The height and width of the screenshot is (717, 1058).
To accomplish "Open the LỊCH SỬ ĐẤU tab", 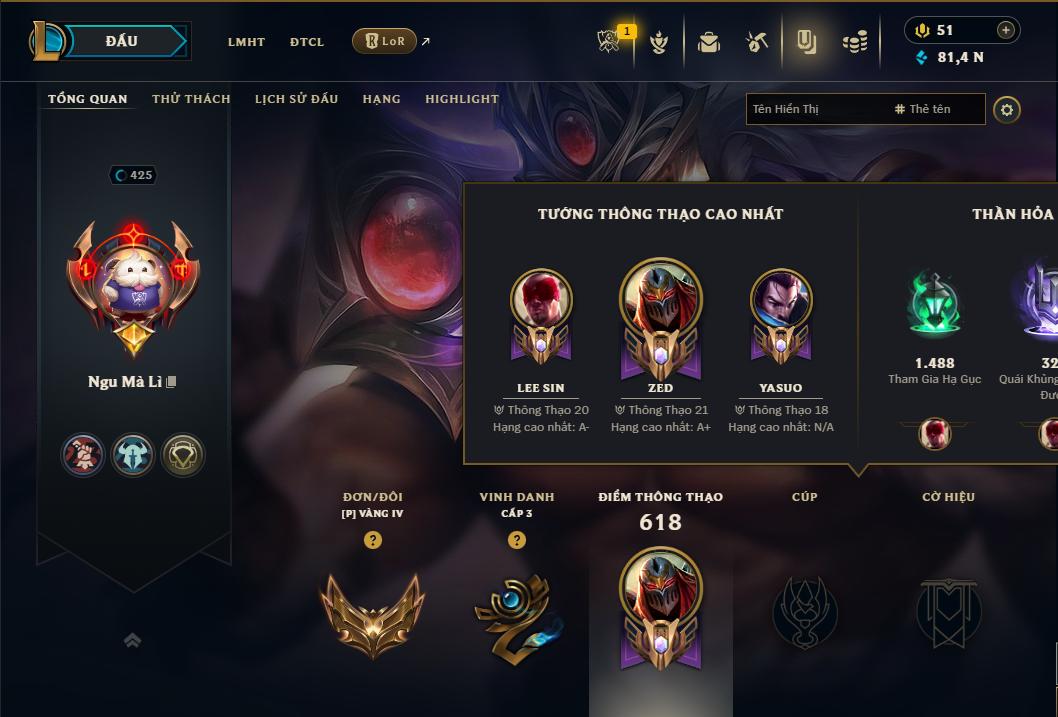I will point(296,99).
